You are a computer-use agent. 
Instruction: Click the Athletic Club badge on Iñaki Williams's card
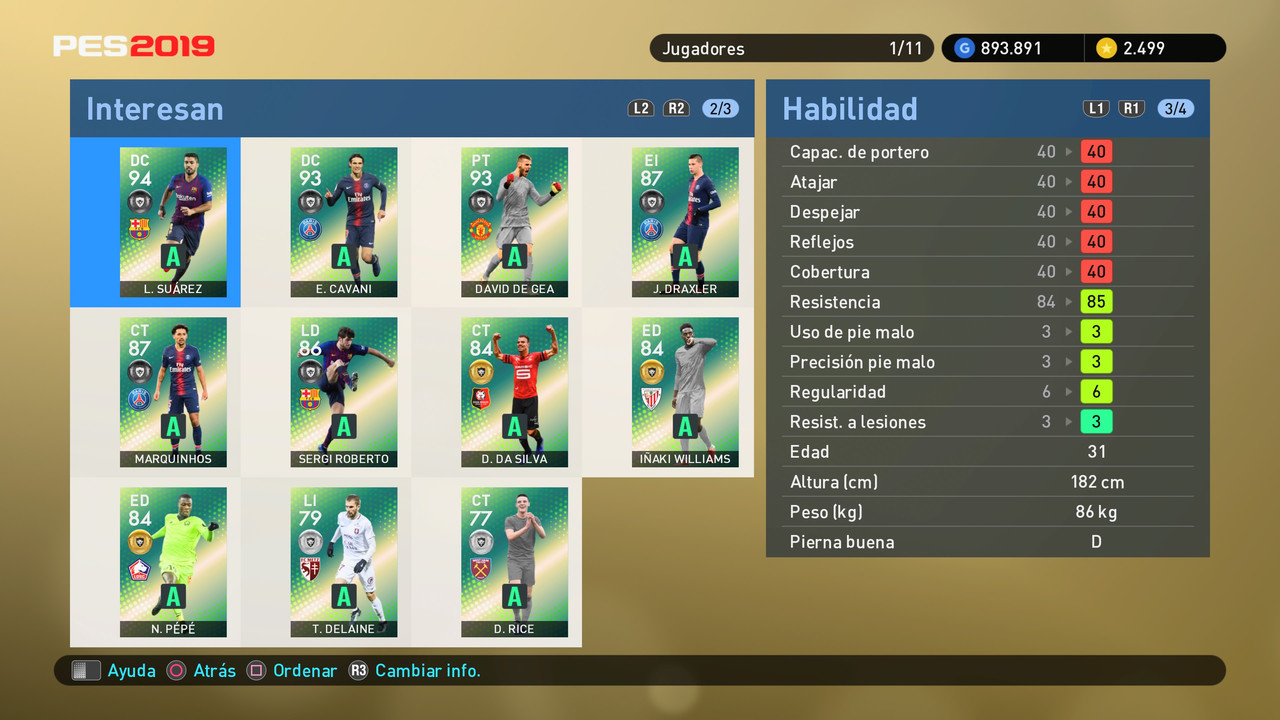[x=651, y=396]
